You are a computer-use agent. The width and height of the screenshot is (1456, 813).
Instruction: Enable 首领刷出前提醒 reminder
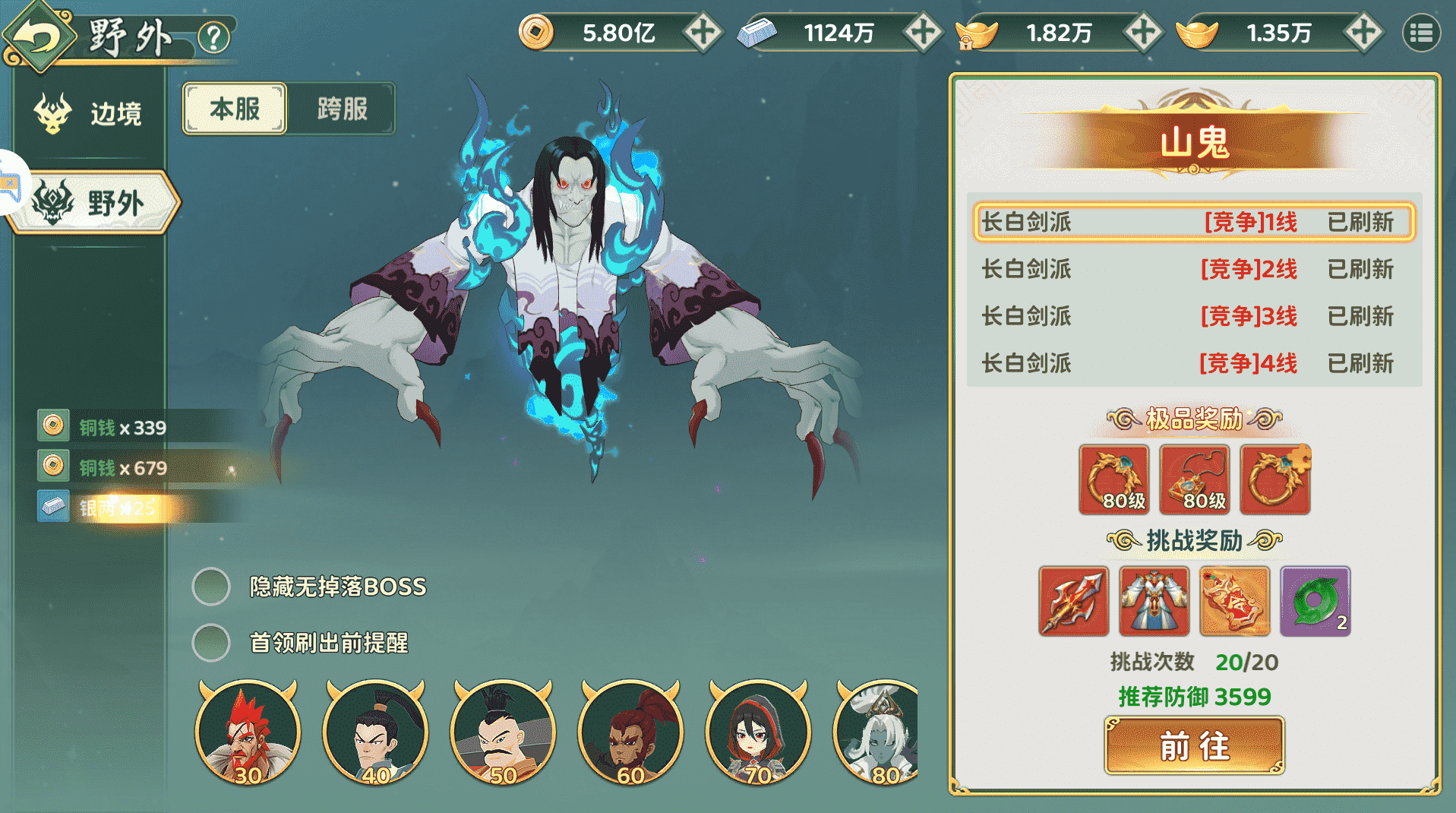point(210,643)
